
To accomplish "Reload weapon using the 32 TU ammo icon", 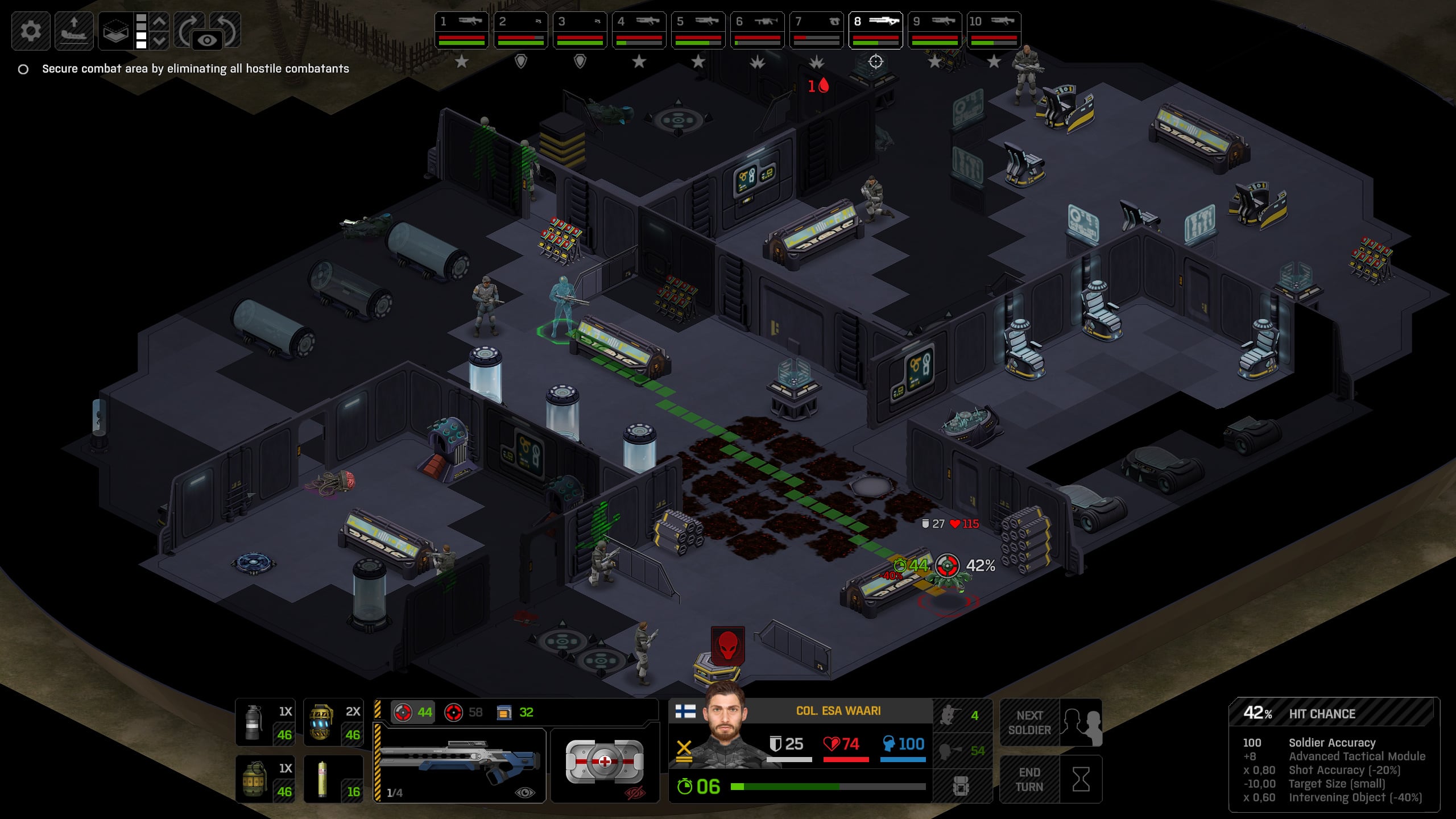I will pos(515,712).
